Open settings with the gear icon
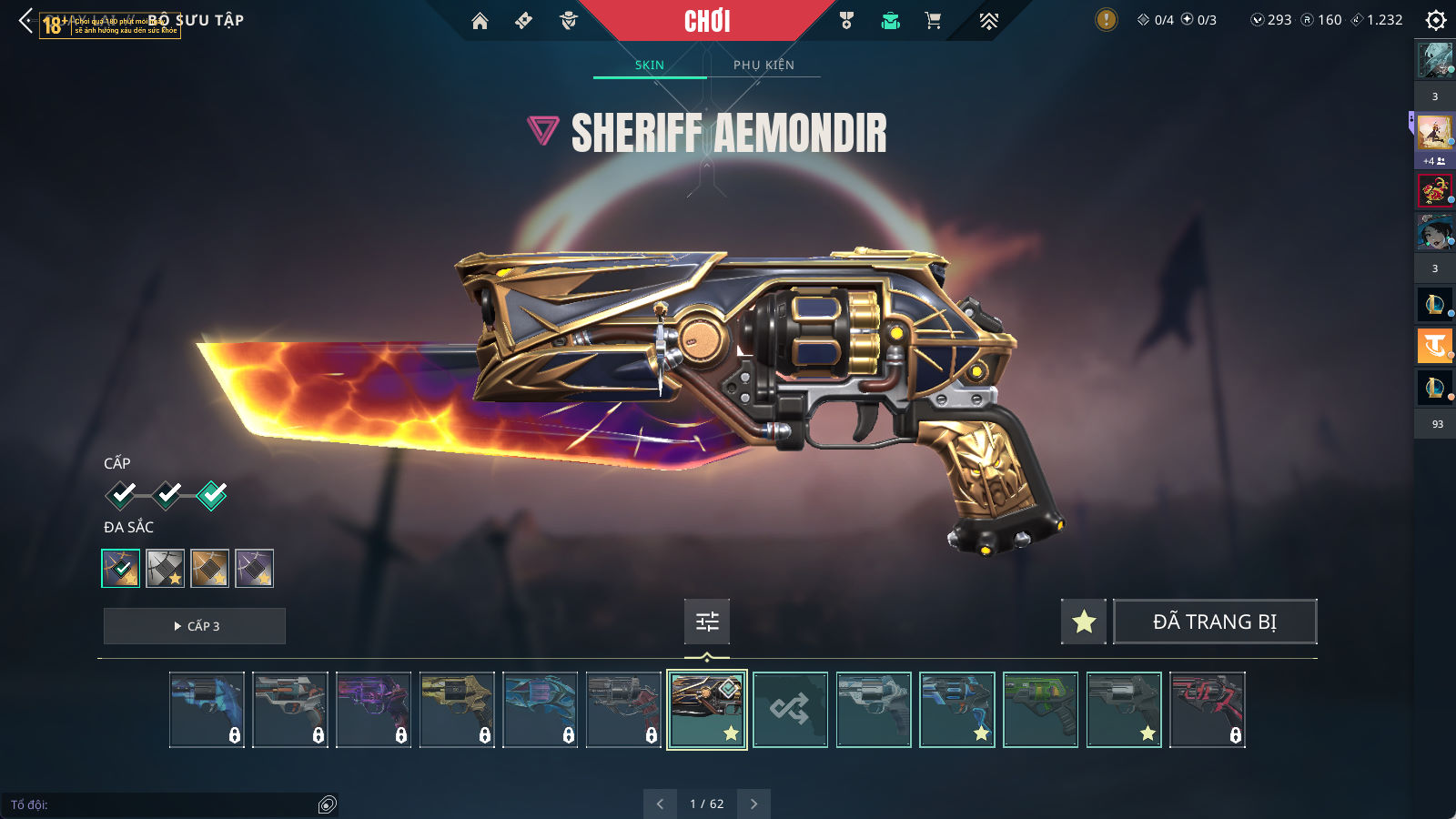 click(1435, 20)
